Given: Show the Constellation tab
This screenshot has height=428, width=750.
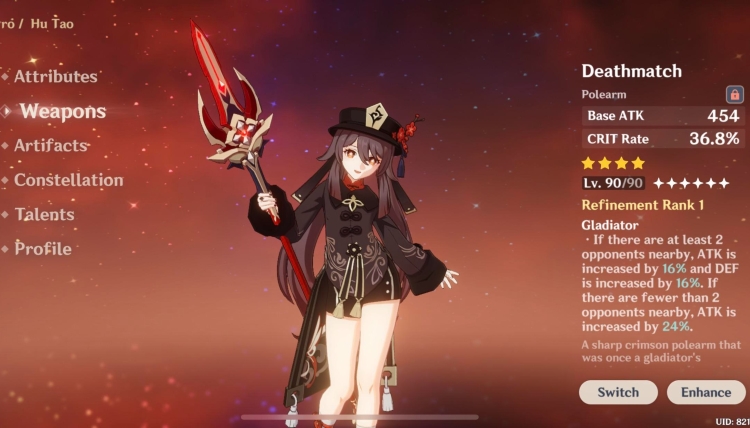Looking at the screenshot, I should coord(68,181).
